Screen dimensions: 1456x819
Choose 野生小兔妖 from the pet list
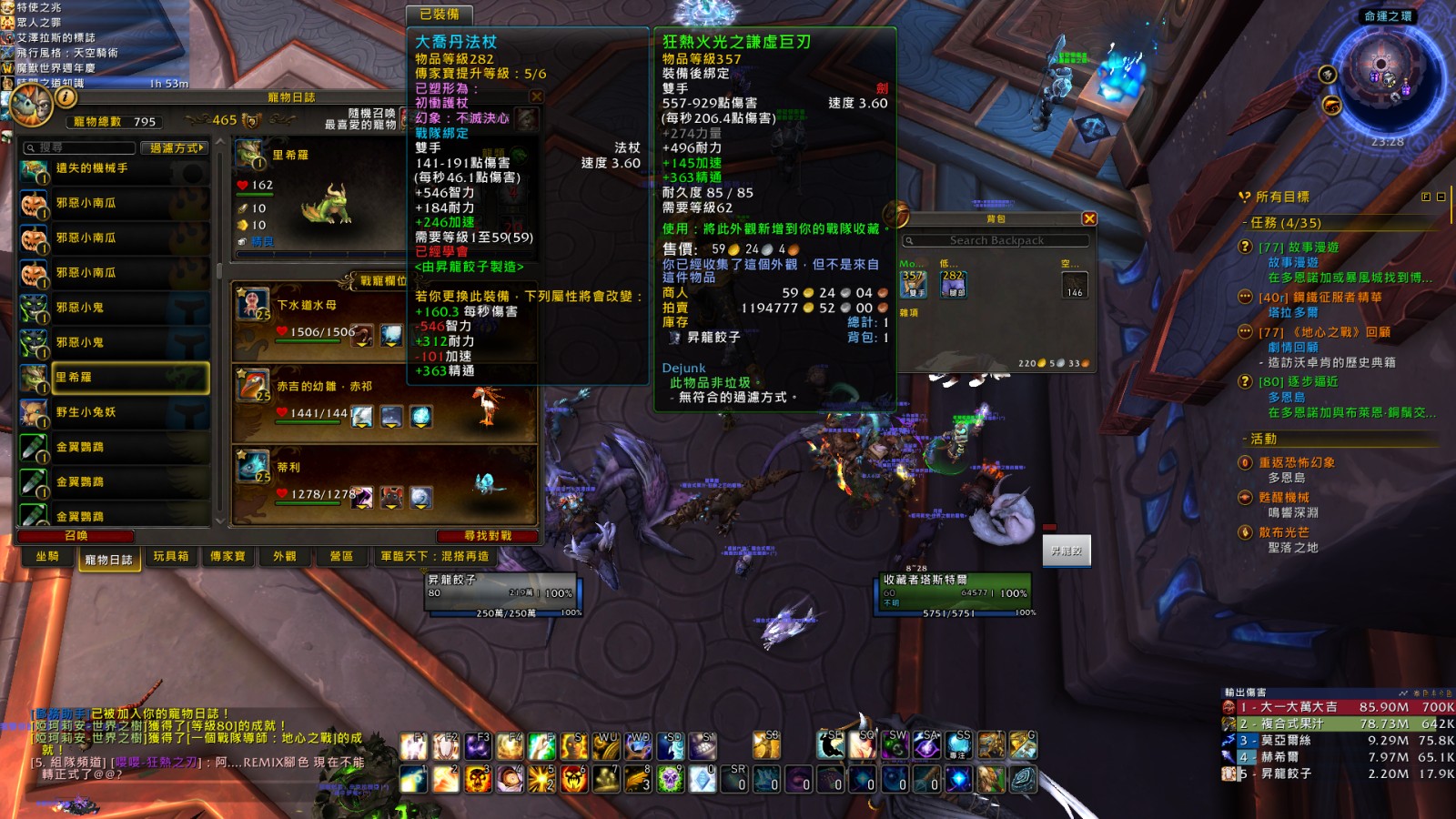click(x=115, y=412)
